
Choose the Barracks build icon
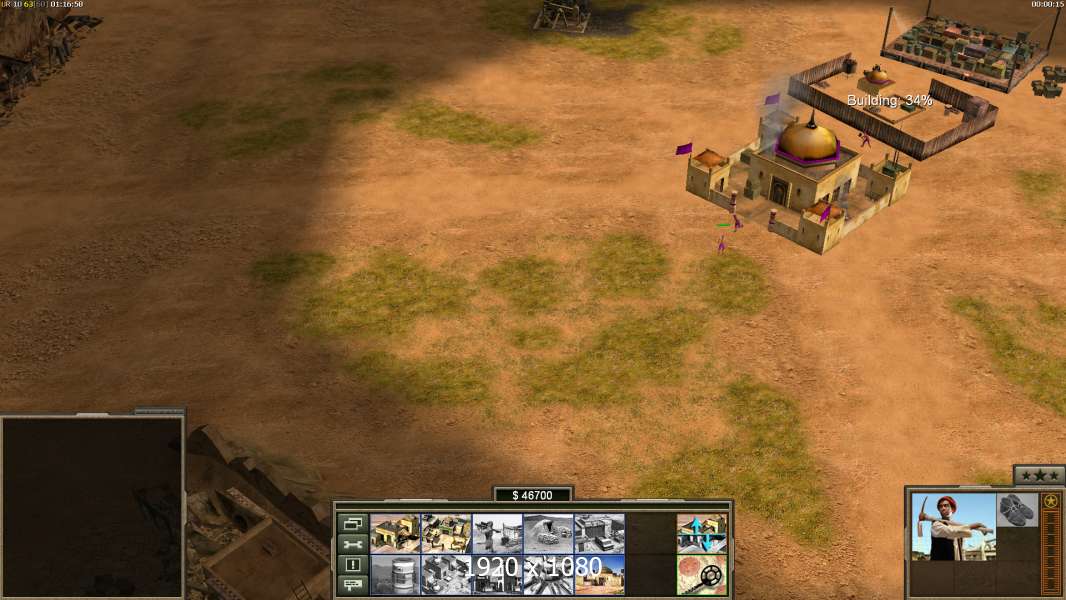(x=446, y=533)
